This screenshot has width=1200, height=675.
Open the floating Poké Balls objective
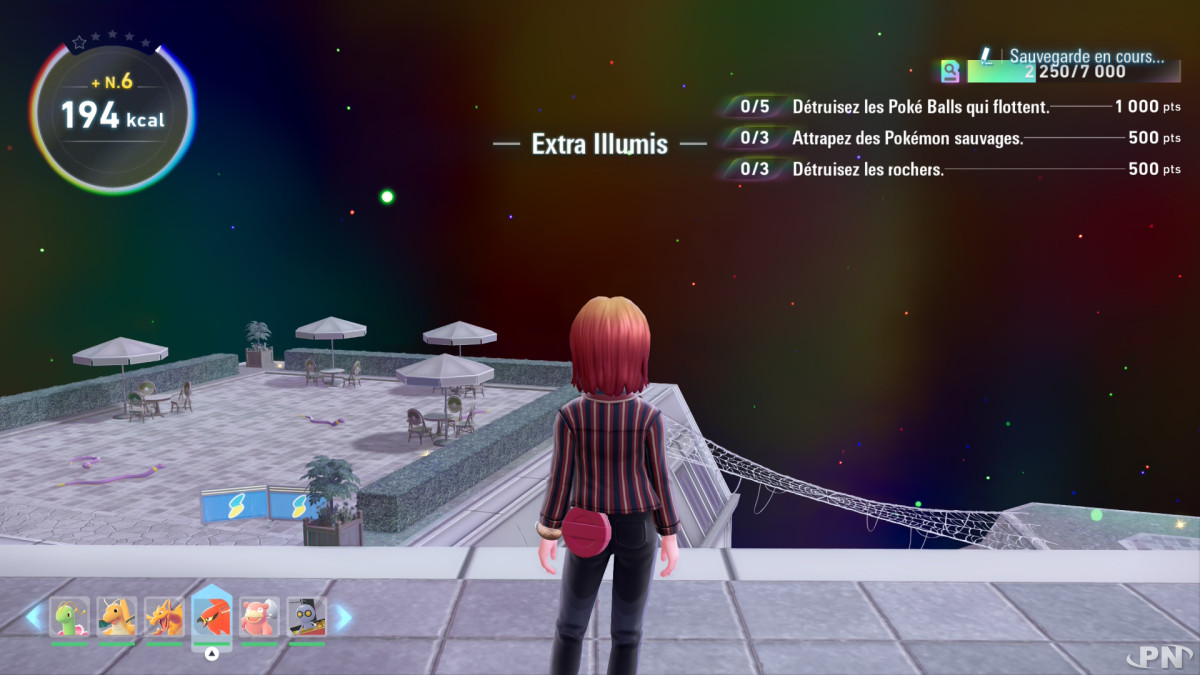(920, 107)
